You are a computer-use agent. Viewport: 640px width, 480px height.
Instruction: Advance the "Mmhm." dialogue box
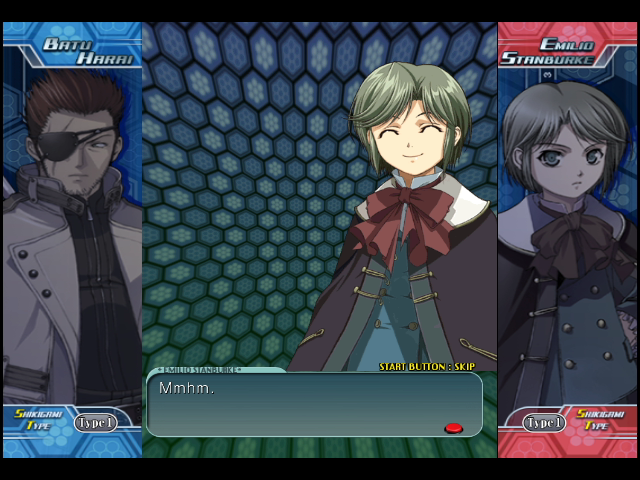[314, 404]
